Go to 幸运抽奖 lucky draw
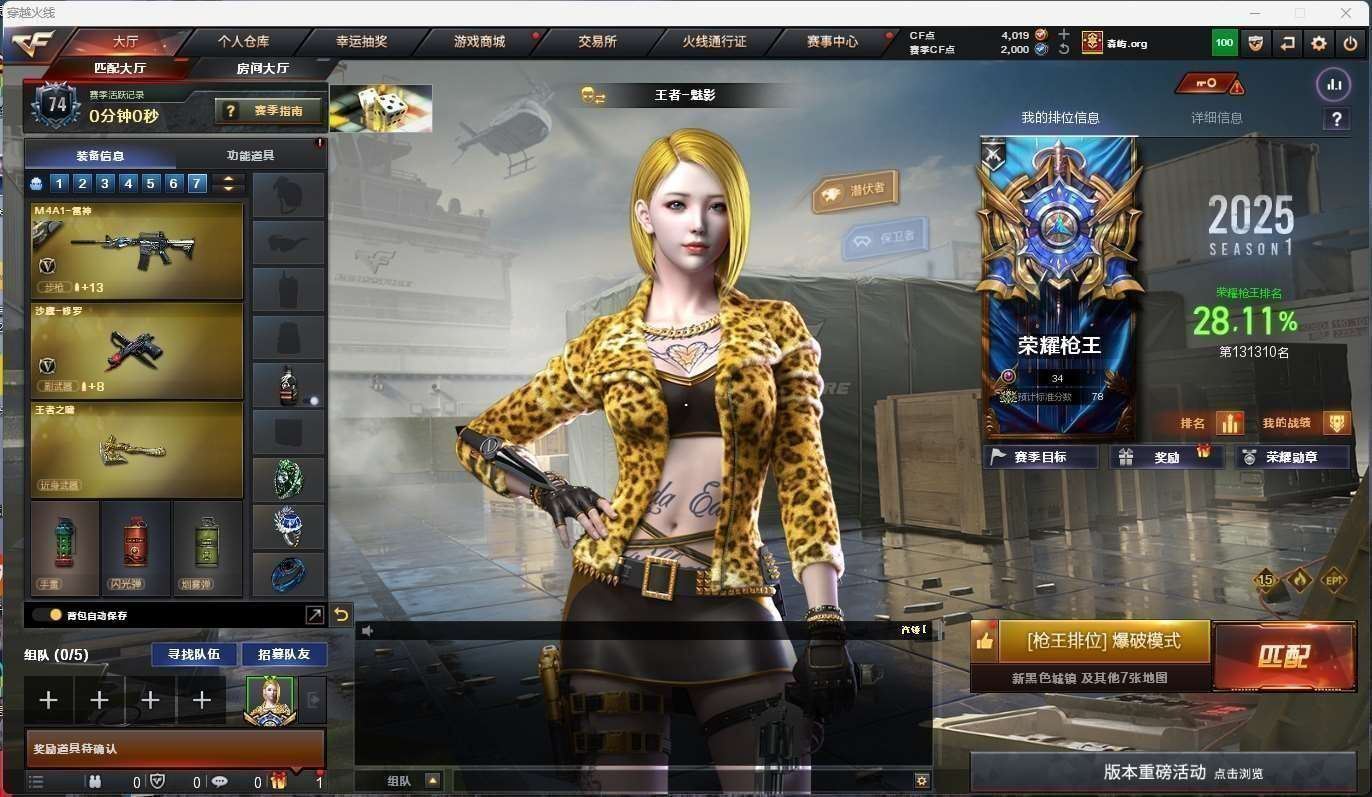Screen dimensions: 1372x797 tap(361, 42)
